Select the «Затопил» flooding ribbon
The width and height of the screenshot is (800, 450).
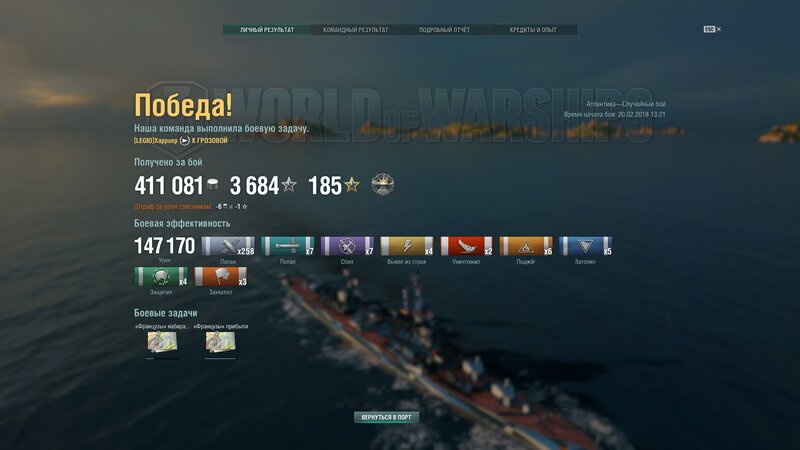pos(586,247)
